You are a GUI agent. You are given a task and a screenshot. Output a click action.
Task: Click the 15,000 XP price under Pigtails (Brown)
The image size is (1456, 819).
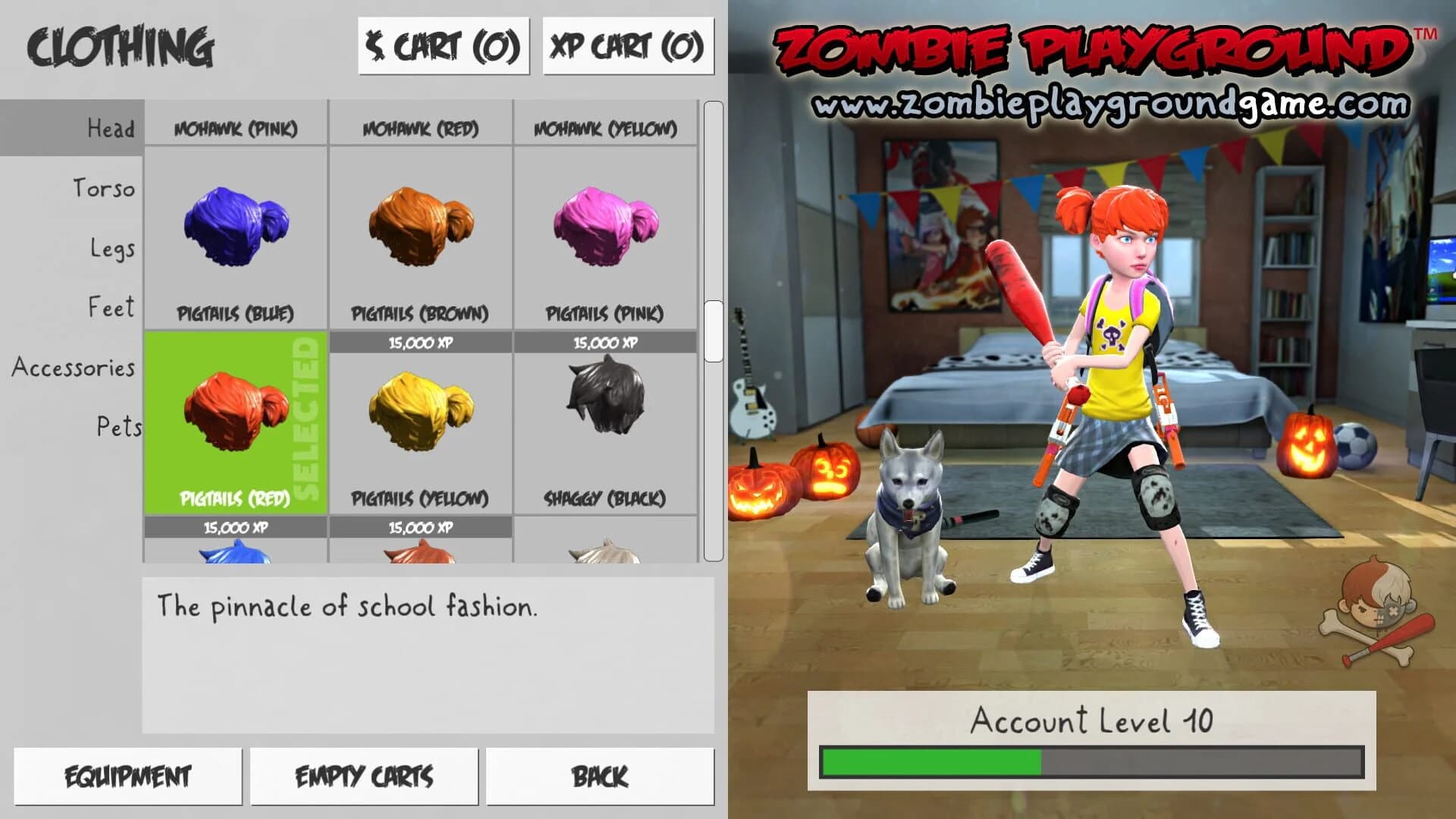(x=422, y=341)
